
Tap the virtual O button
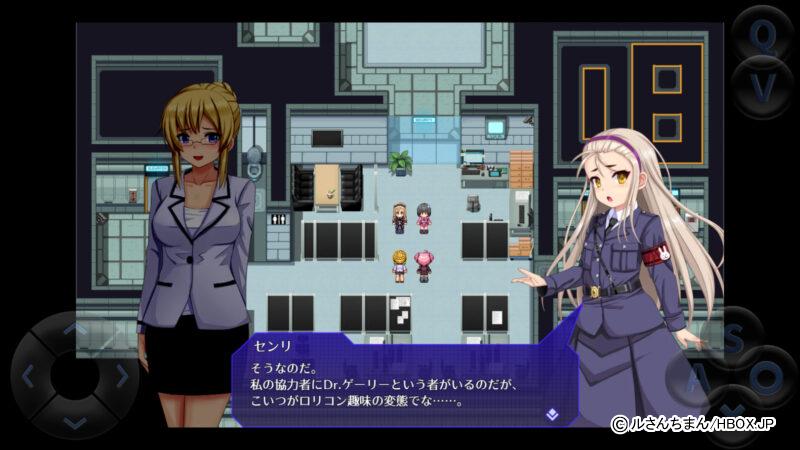768,378
